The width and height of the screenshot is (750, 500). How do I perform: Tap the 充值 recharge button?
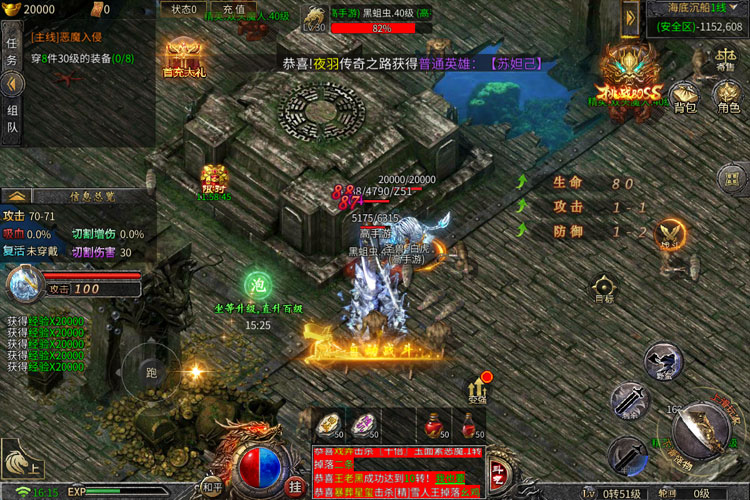233,9
